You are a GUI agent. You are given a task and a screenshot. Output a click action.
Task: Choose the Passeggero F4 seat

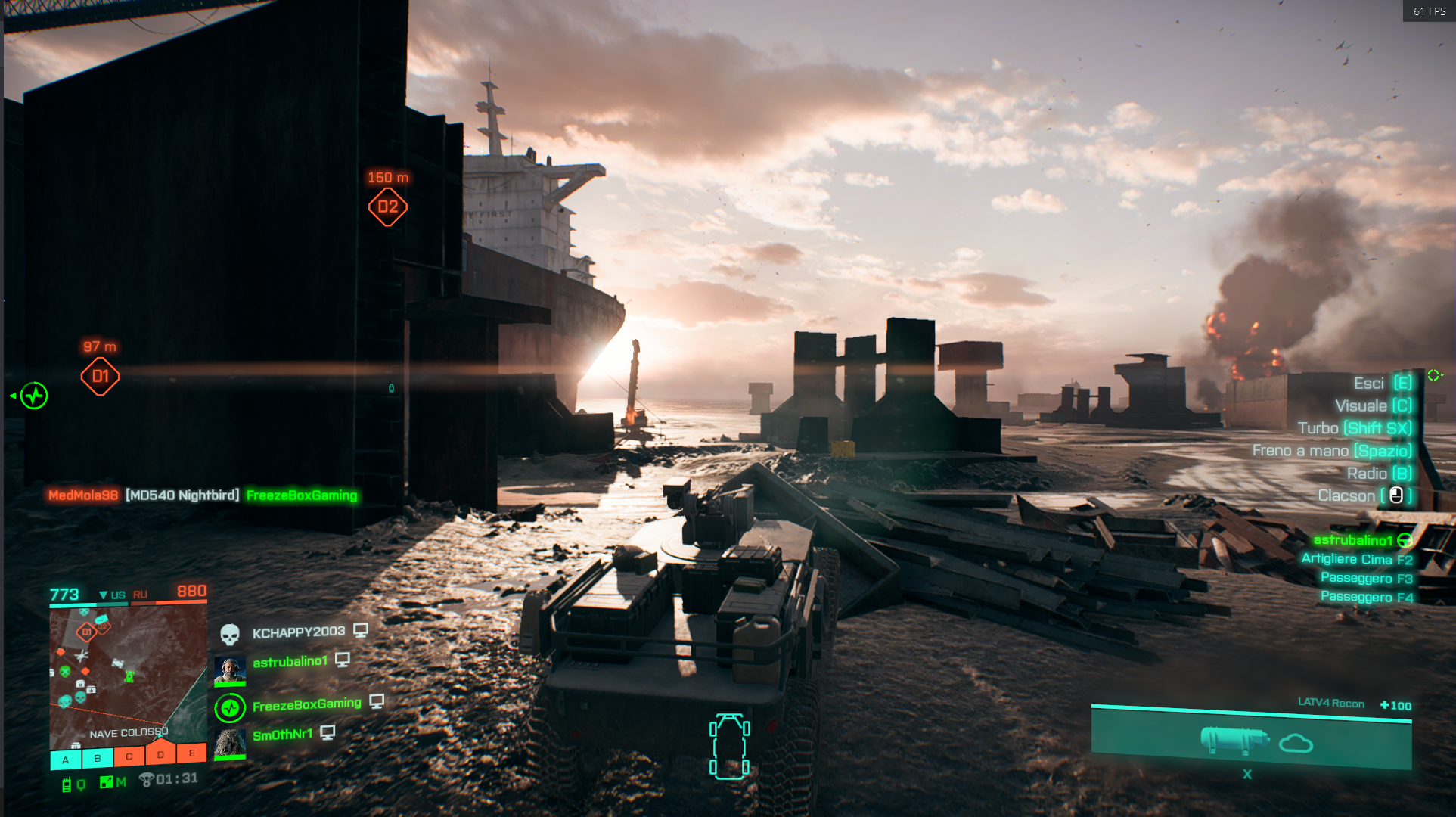[1366, 597]
